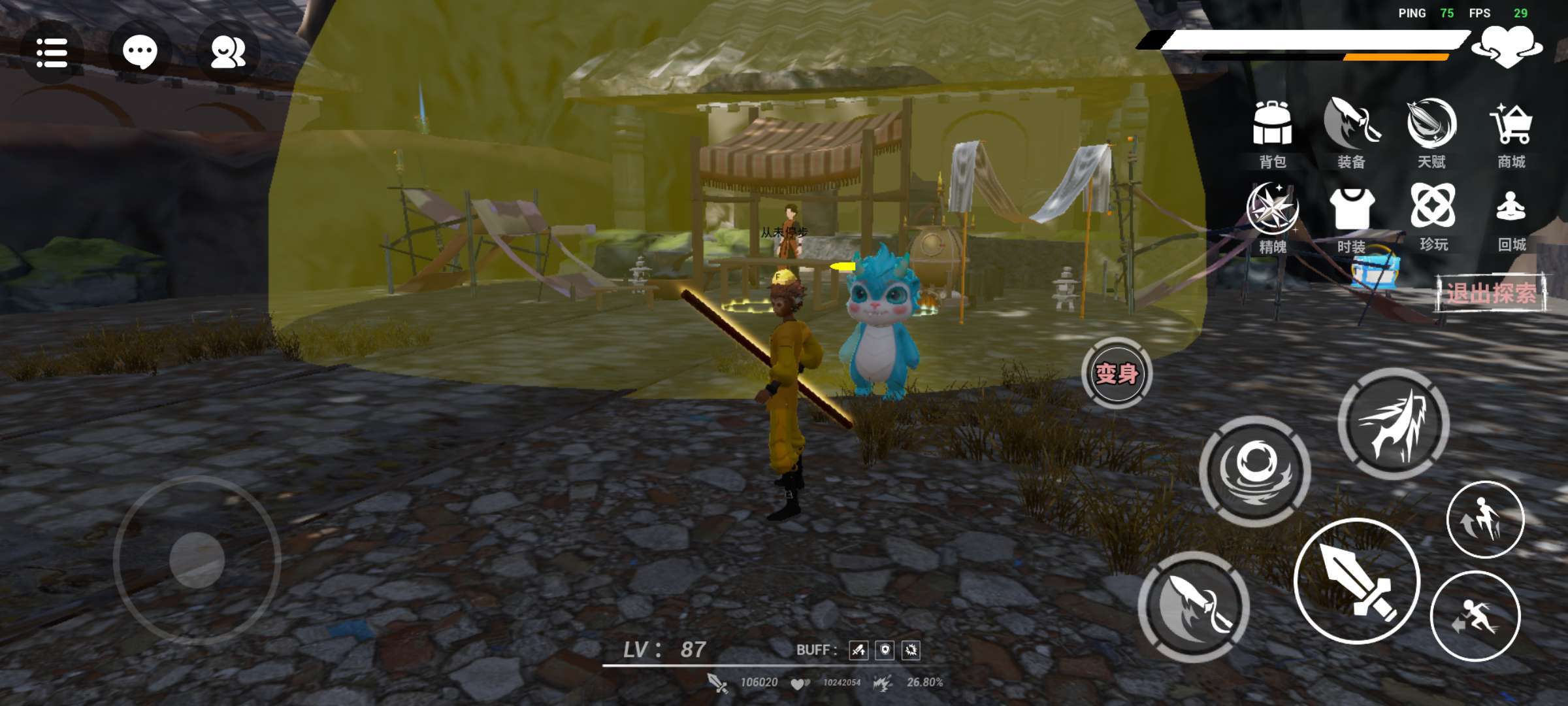Screen dimensions: 1568x706
Task: Activate the swirling orb skill
Action: coord(1255,471)
